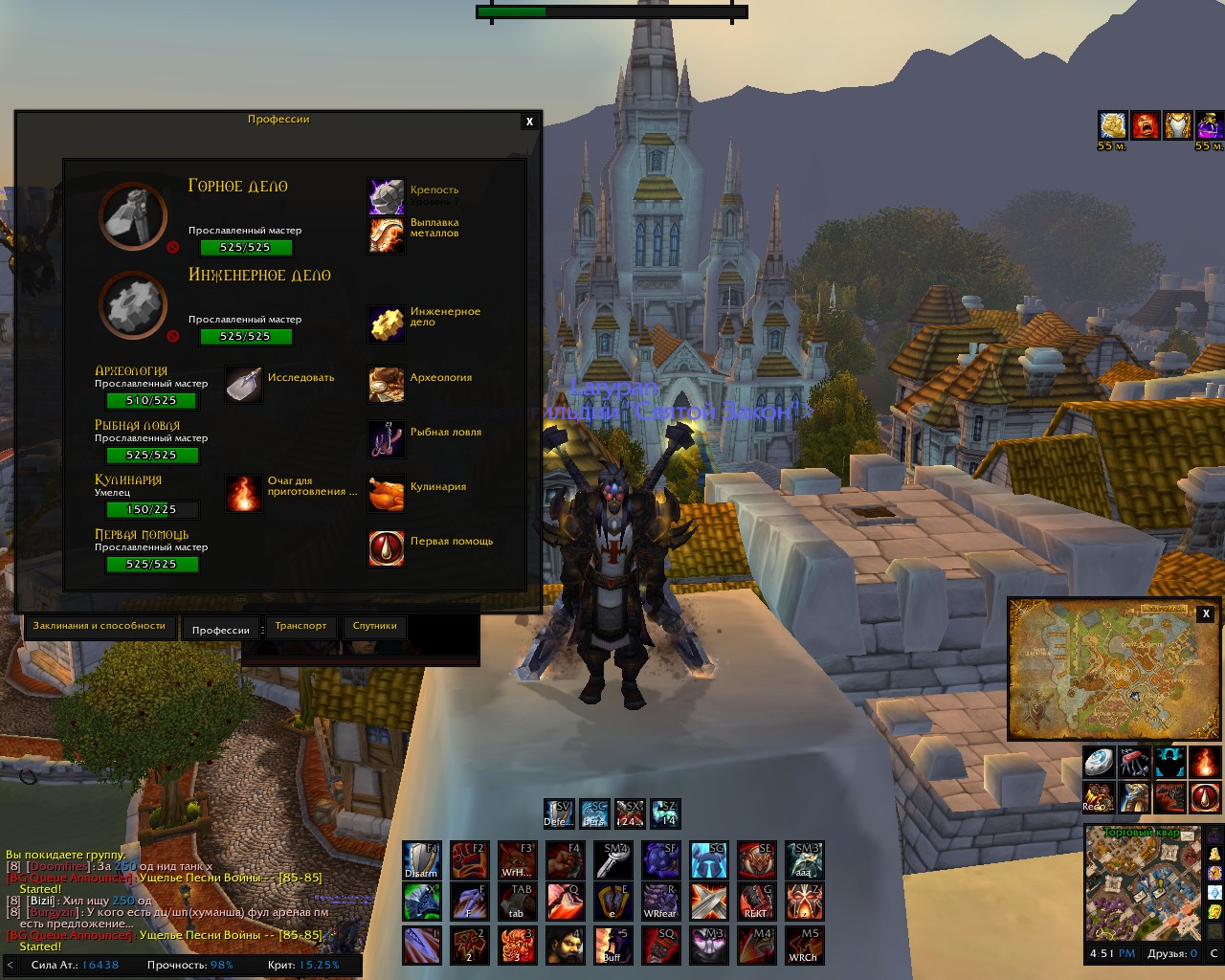Switch to the Заклинания и способности tab

pos(100,626)
